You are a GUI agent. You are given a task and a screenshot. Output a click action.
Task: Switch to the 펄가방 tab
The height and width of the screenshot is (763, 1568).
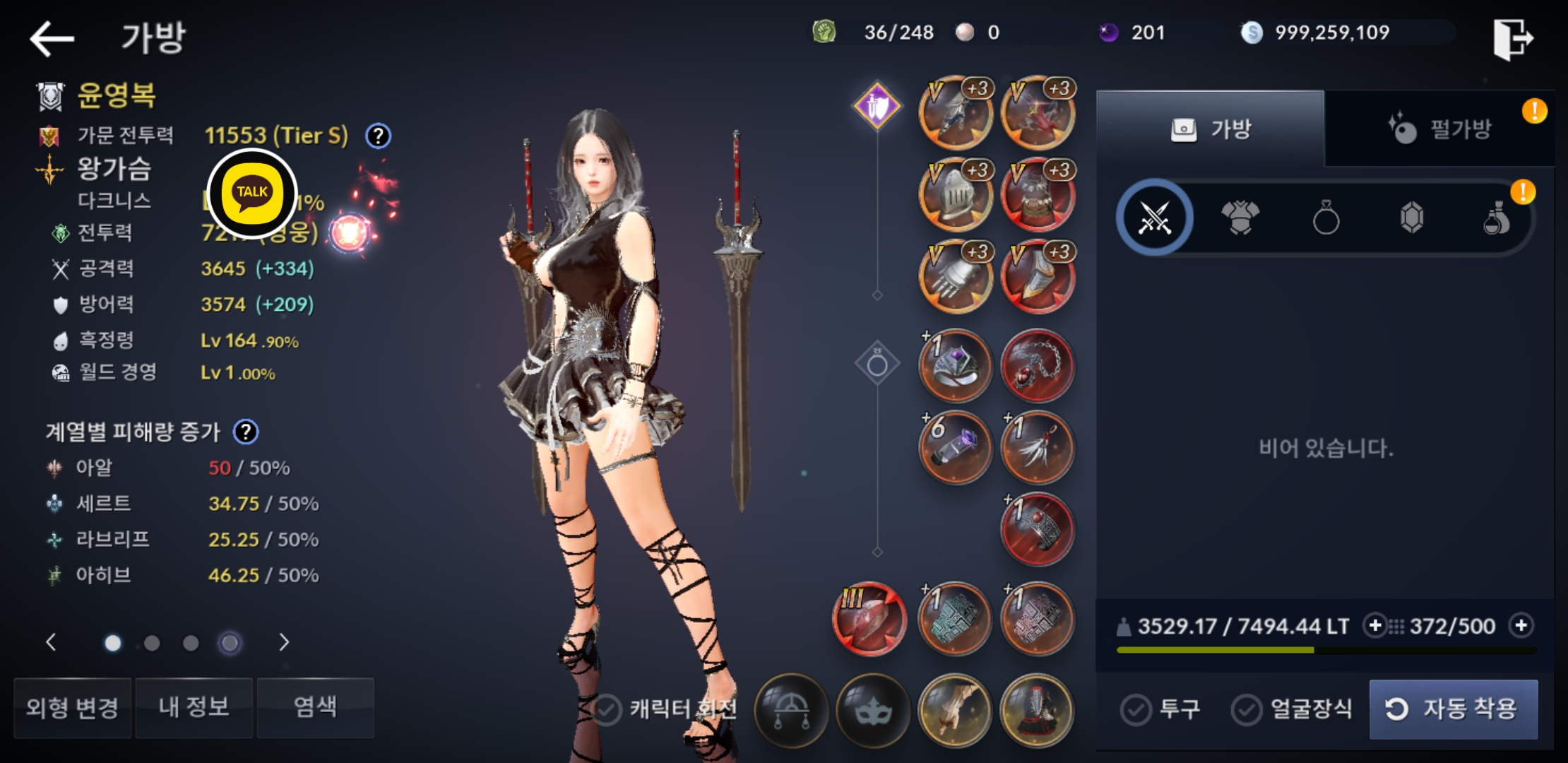pos(1439,129)
